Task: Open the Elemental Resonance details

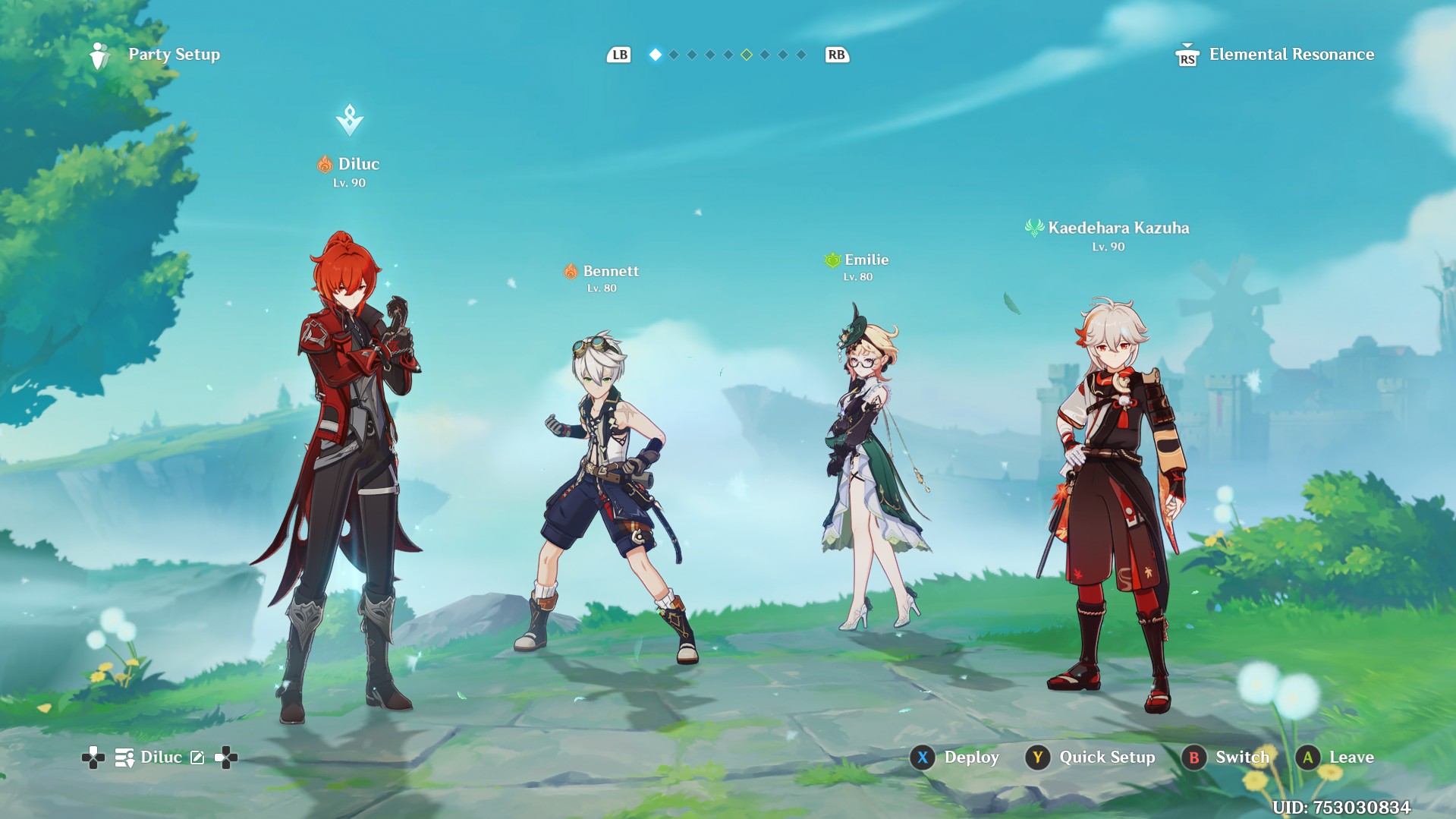Action: pos(1275,55)
